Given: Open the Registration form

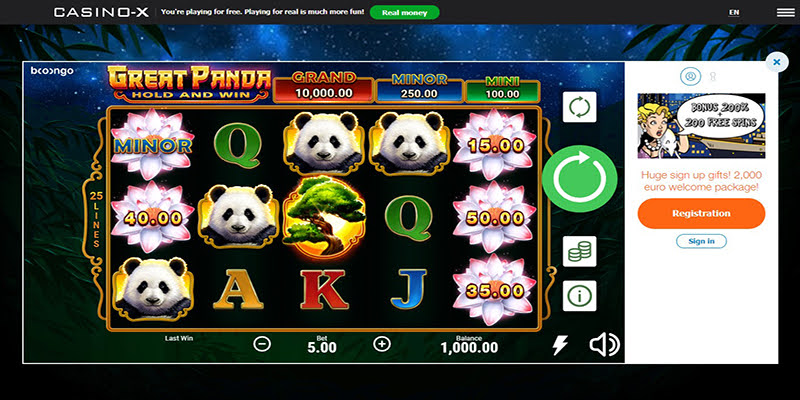Looking at the screenshot, I should click(x=701, y=213).
